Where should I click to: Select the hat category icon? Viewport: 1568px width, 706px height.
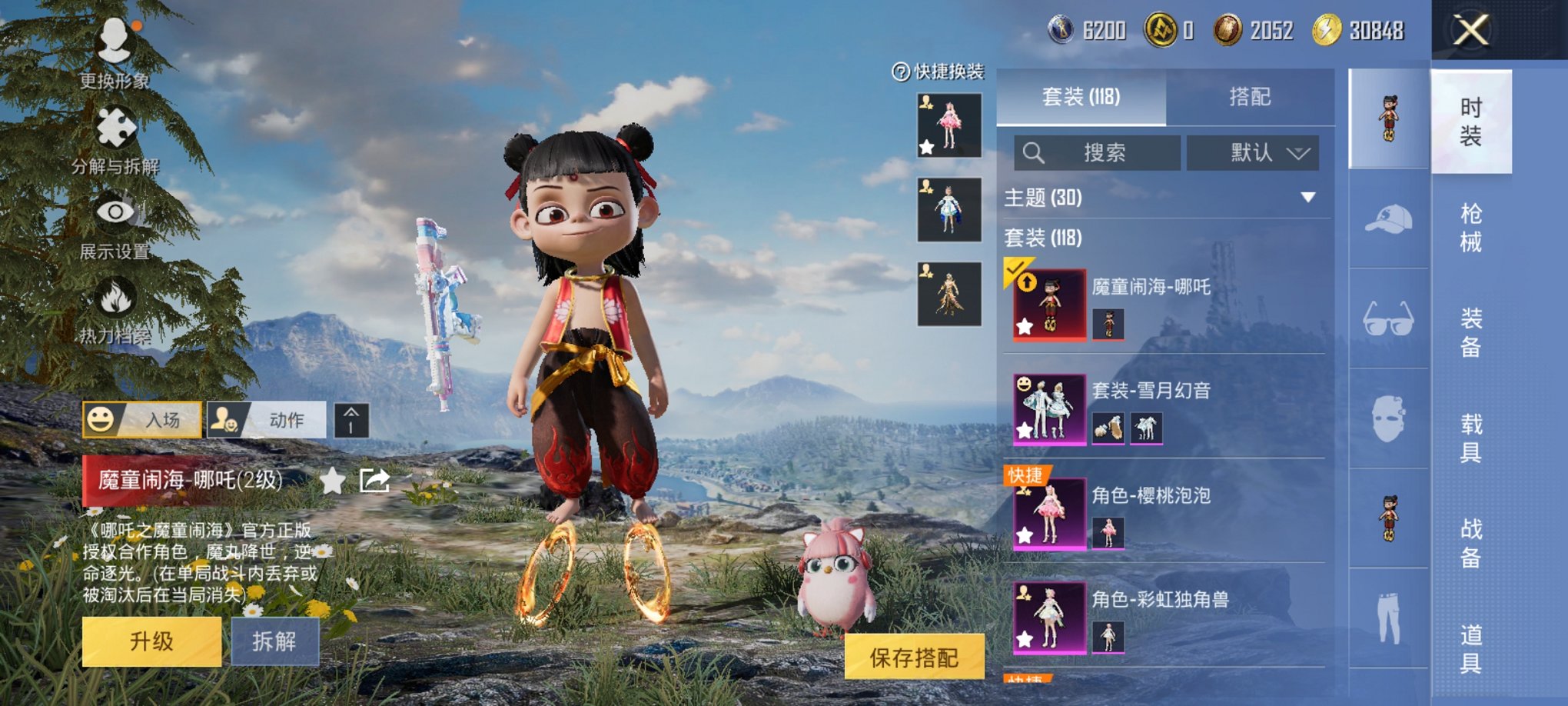coord(1388,219)
